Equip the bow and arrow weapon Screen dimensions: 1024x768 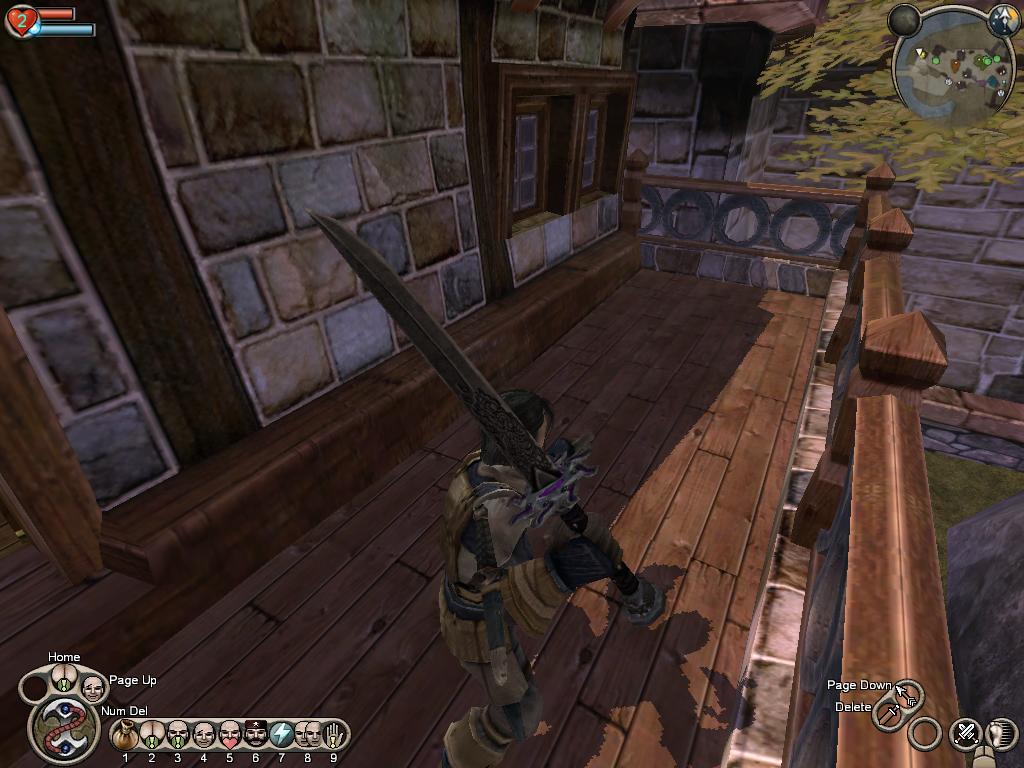909,694
